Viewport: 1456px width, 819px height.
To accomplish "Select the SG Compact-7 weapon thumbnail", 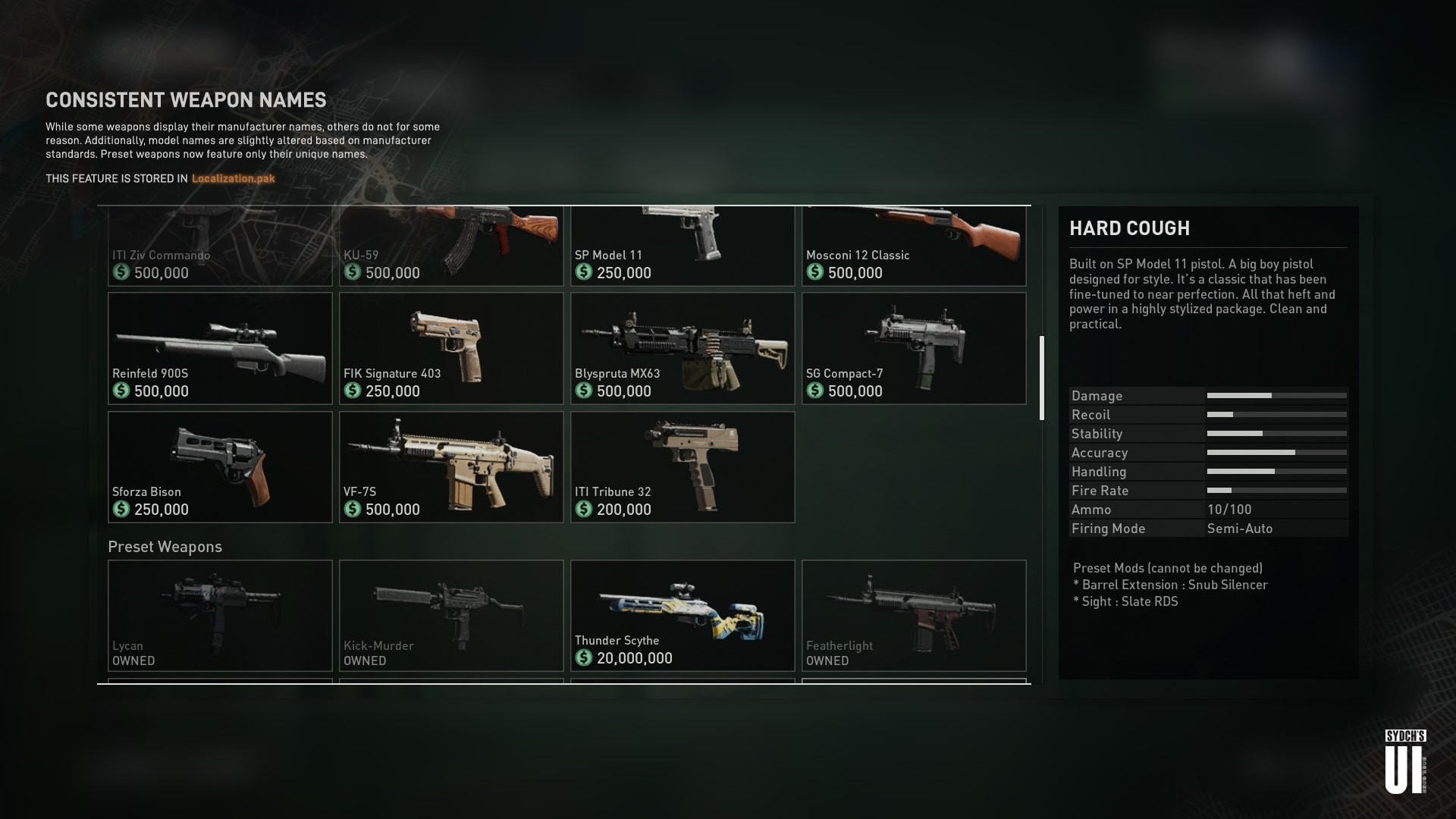I will pos(913,348).
